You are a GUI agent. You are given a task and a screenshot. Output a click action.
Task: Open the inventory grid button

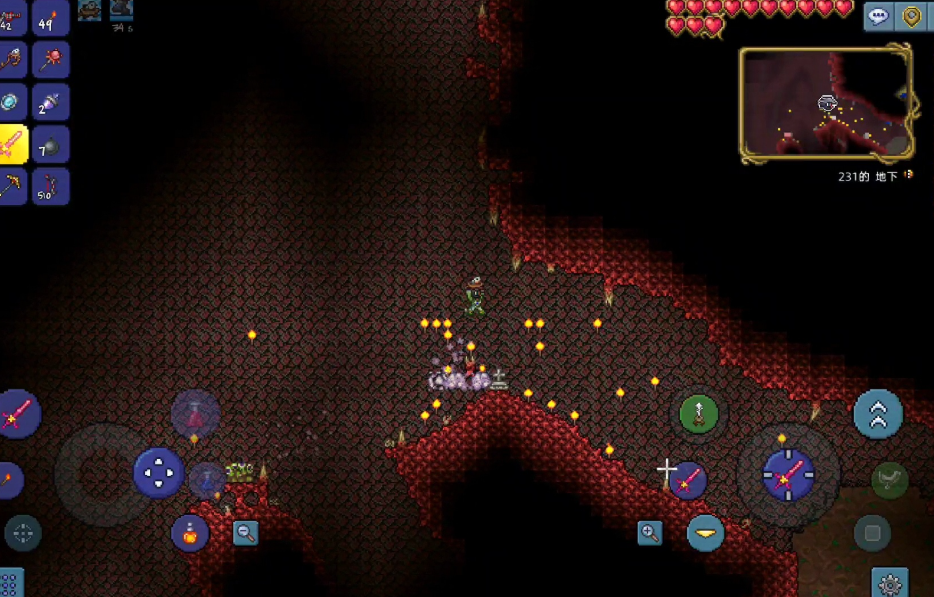[10, 582]
